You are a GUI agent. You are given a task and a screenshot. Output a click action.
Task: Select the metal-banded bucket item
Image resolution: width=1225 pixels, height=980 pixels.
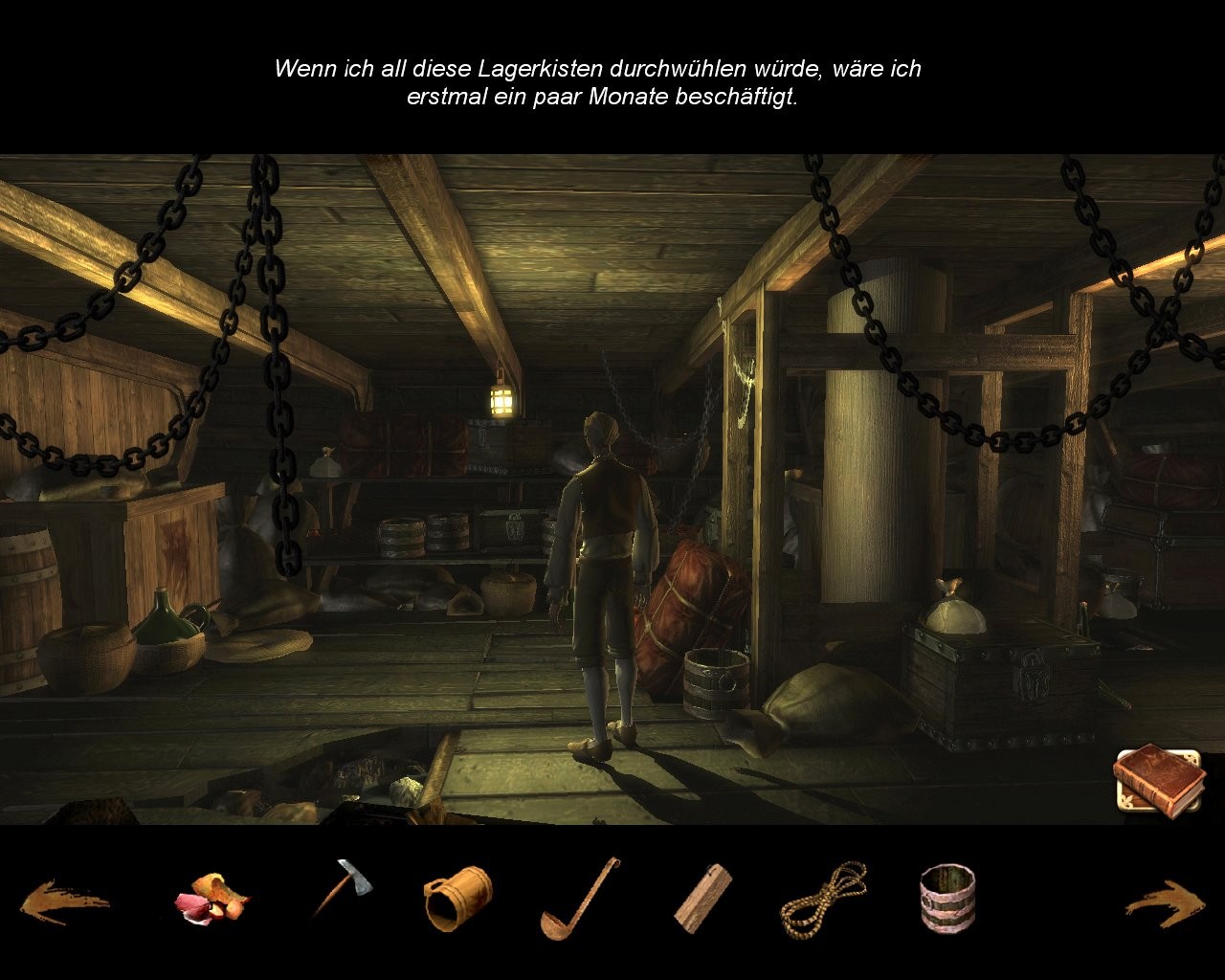[947, 898]
